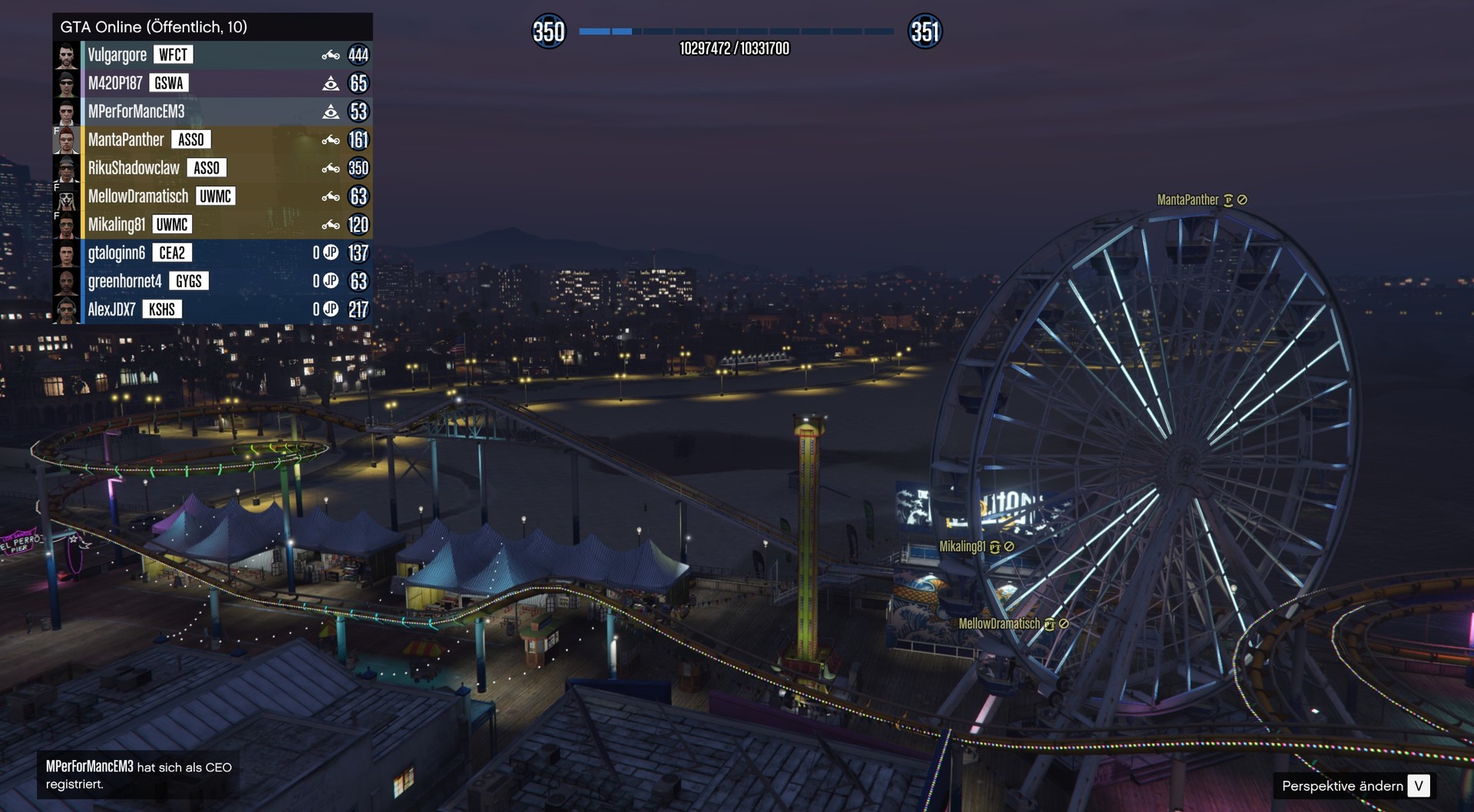The width and height of the screenshot is (1474, 812).
Task: Choose Mikaling81 in the player list
Action: 116,225
